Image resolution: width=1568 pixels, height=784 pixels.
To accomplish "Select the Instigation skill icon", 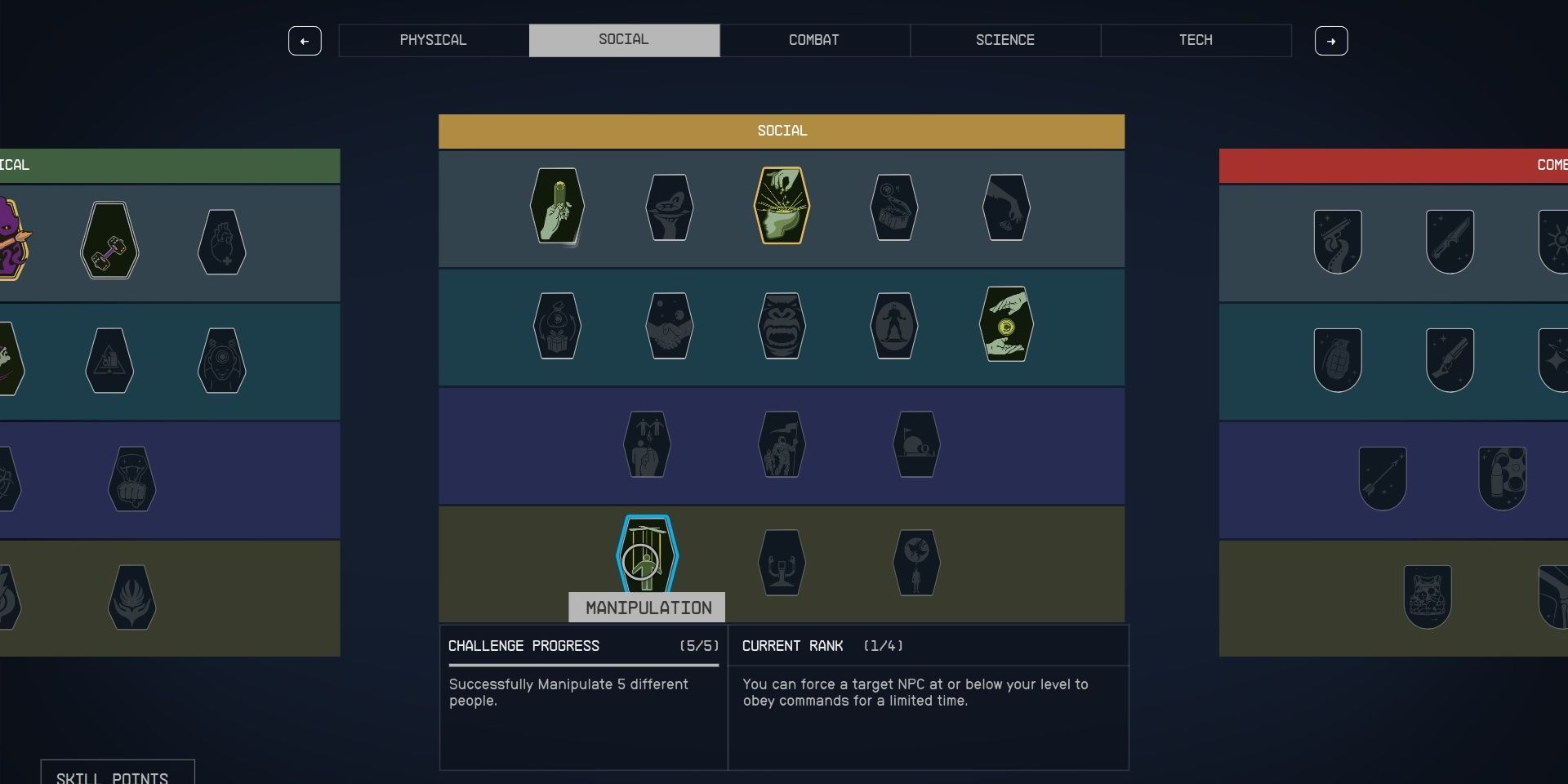I will 649,443.
